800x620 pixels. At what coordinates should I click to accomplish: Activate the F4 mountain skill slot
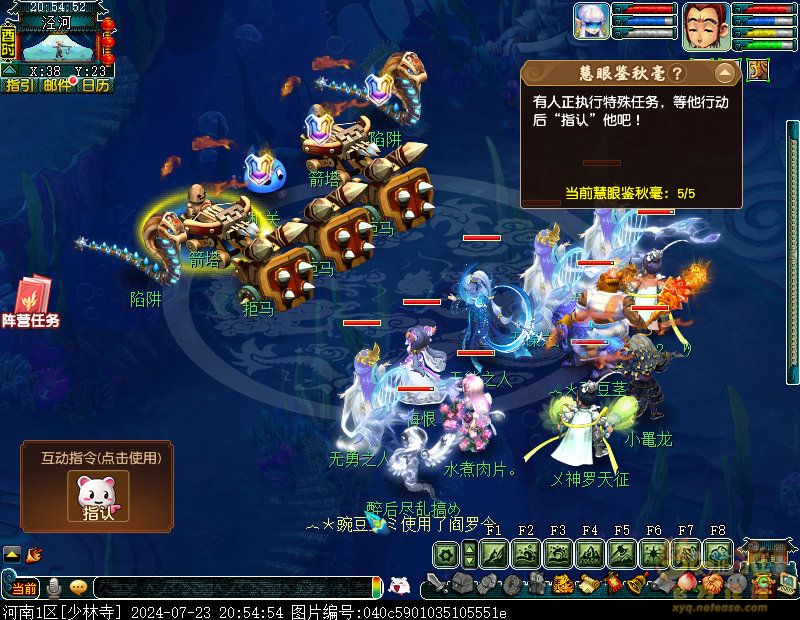pos(590,554)
